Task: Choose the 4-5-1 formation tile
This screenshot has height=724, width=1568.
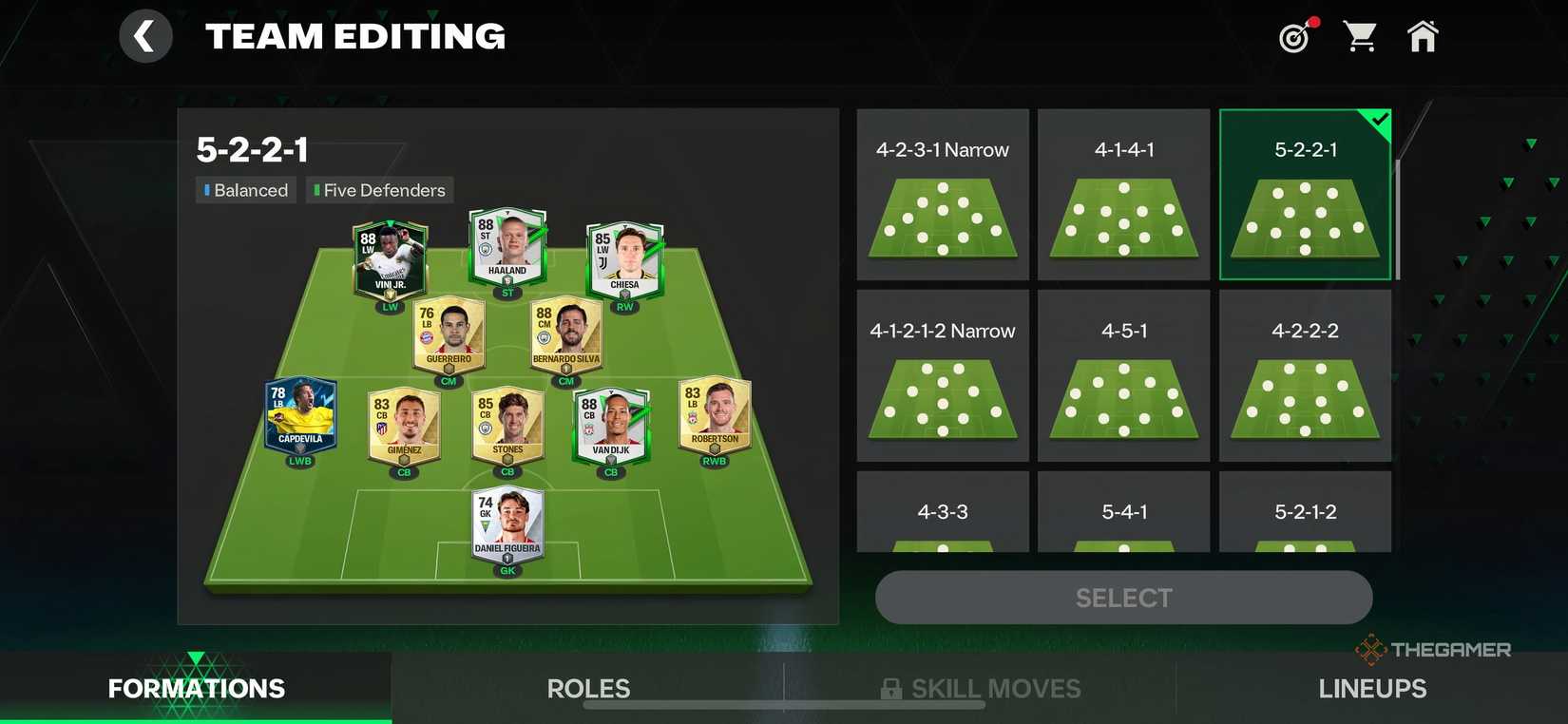Action: pos(1123,374)
